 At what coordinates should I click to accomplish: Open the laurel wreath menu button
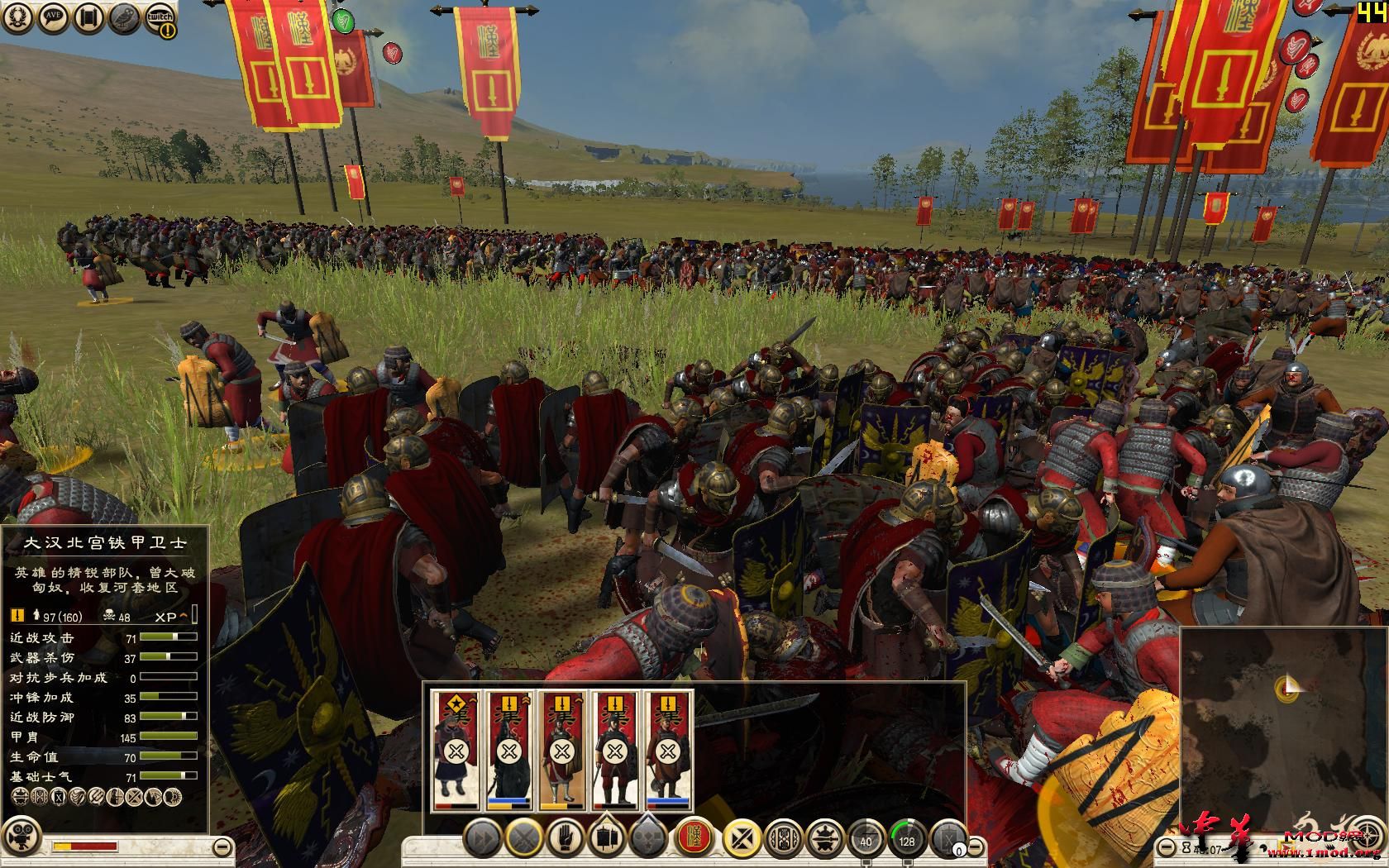pos(16,19)
